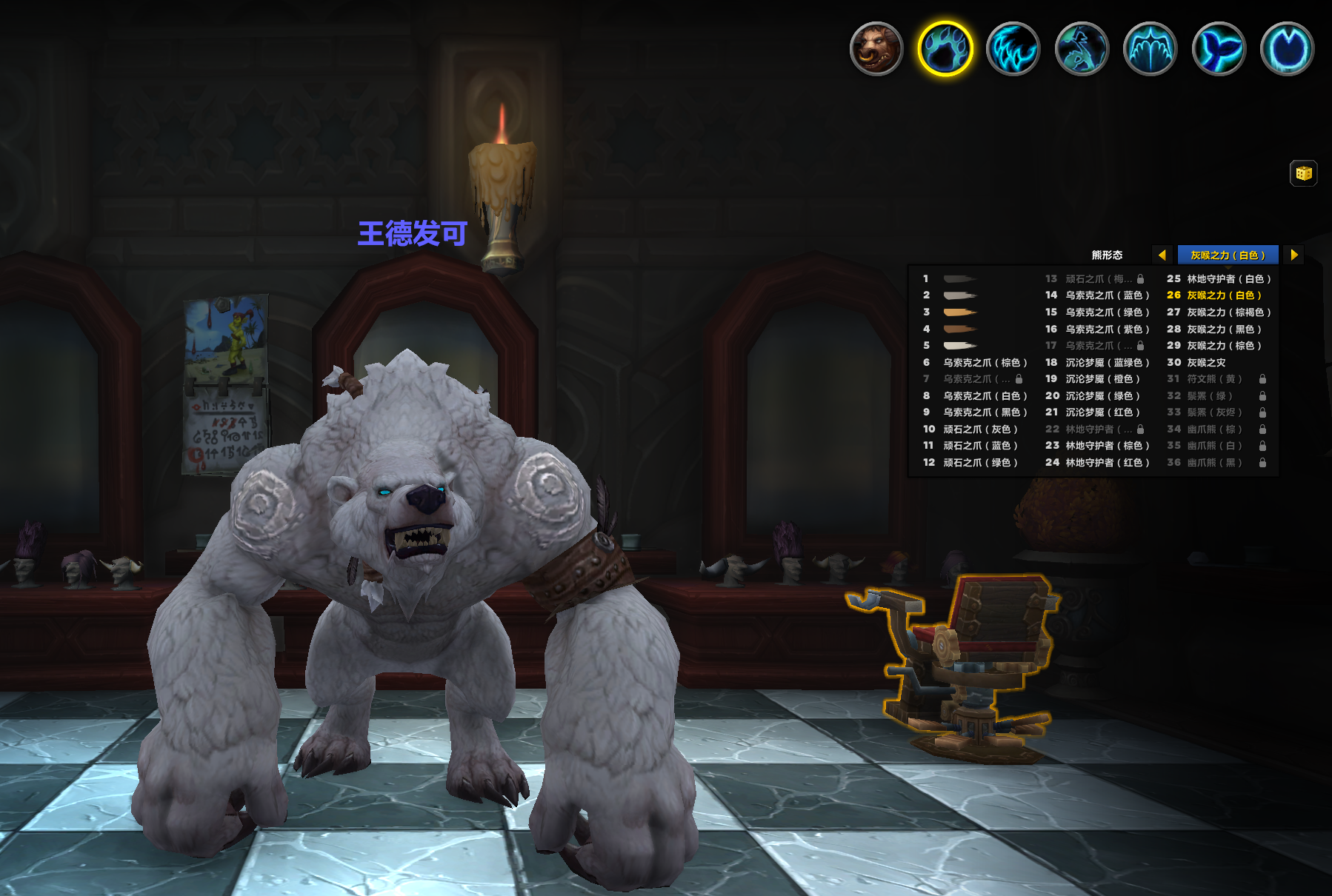This screenshot has height=896, width=1332.
Task: Open the blue ring form icon
Action: click(1288, 49)
